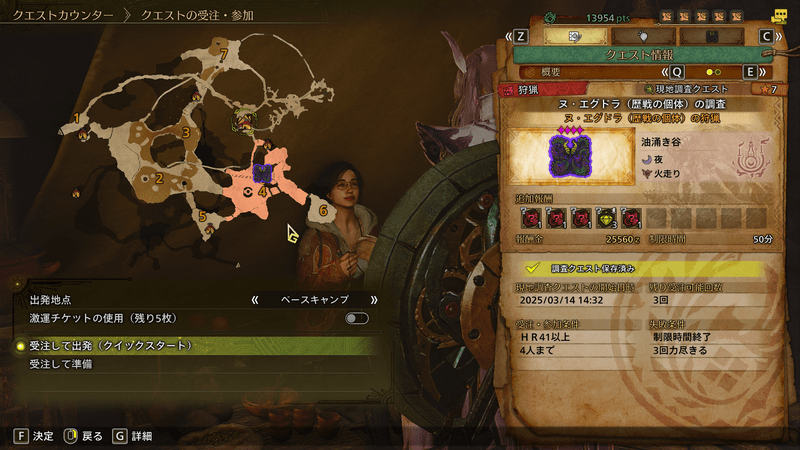Toggle the 激運チケット voucher switch

click(356, 318)
